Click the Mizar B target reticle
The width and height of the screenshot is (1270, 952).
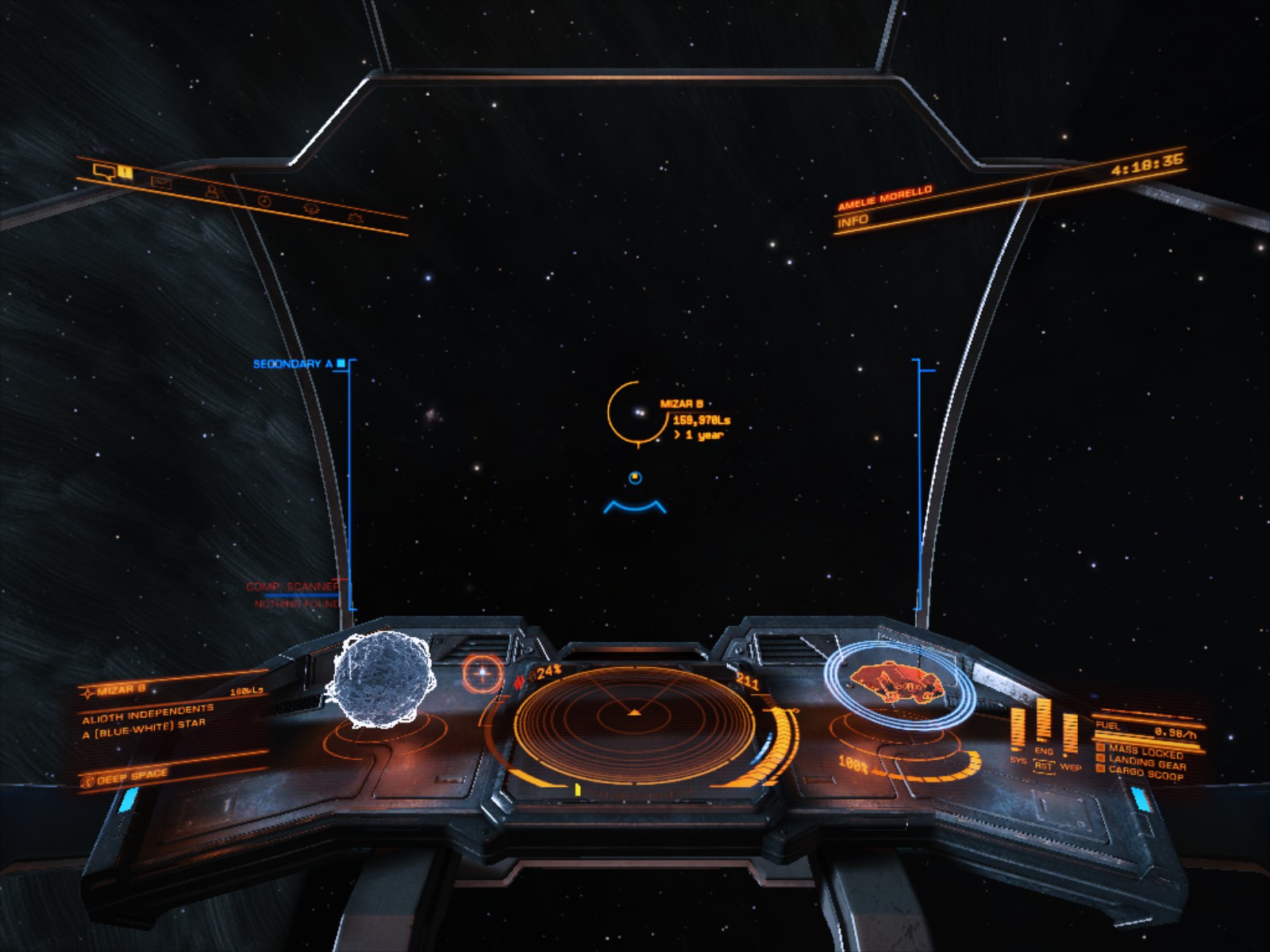tap(636, 412)
